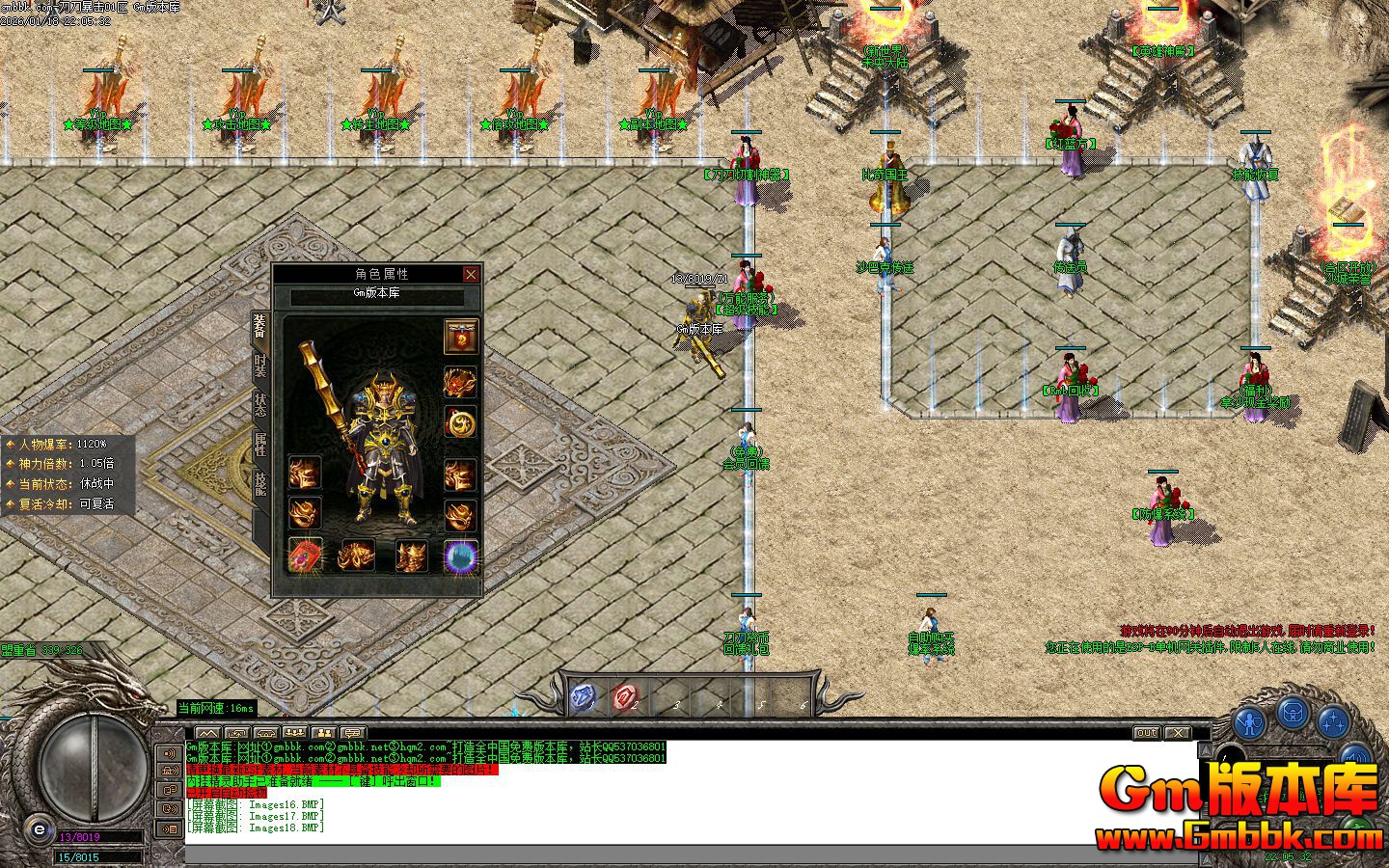The image size is (1389, 868).
Task: Select the red banner equipment slot
Action: point(461,337)
